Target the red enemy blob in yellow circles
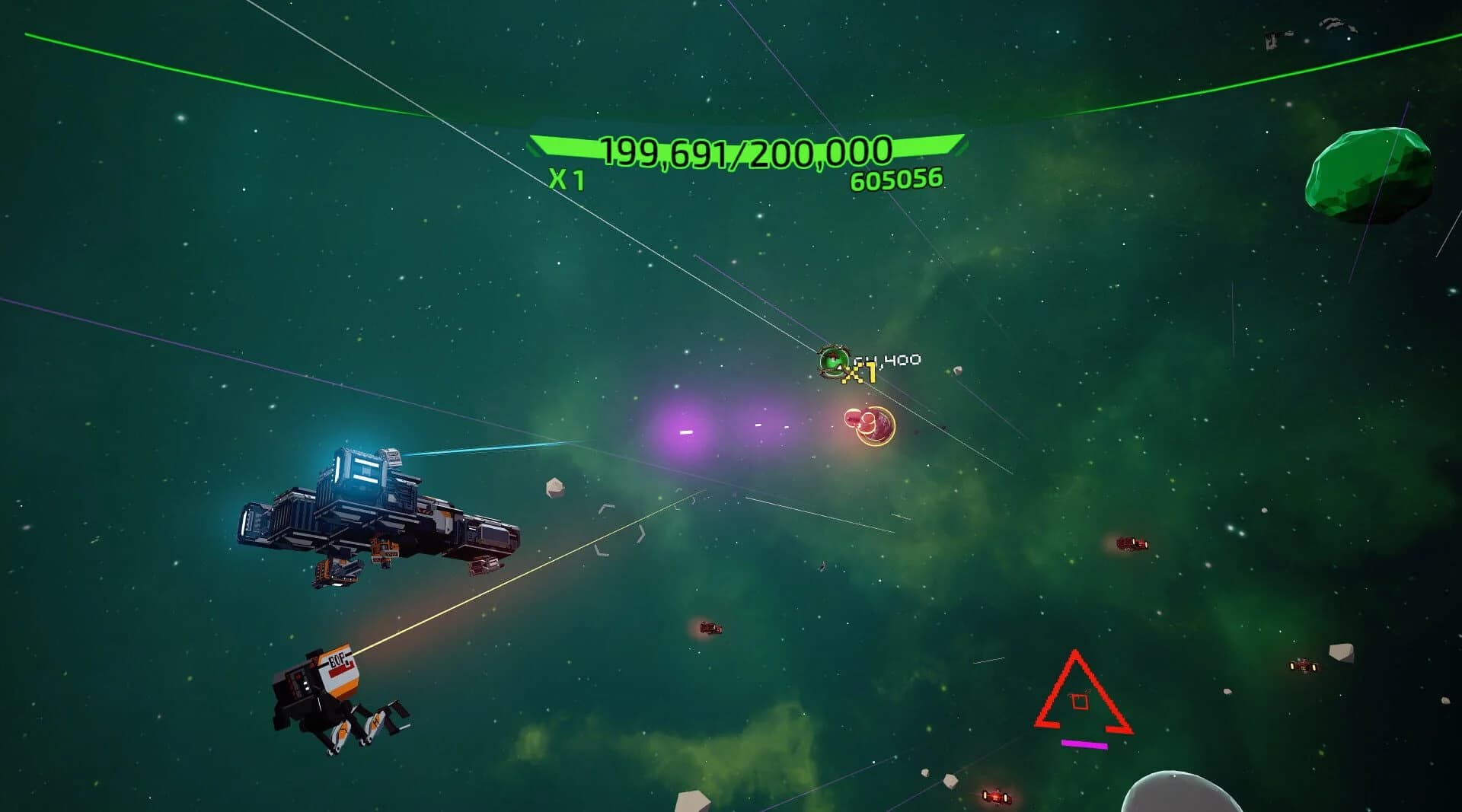The image size is (1462, 812). tap(868, 428)
